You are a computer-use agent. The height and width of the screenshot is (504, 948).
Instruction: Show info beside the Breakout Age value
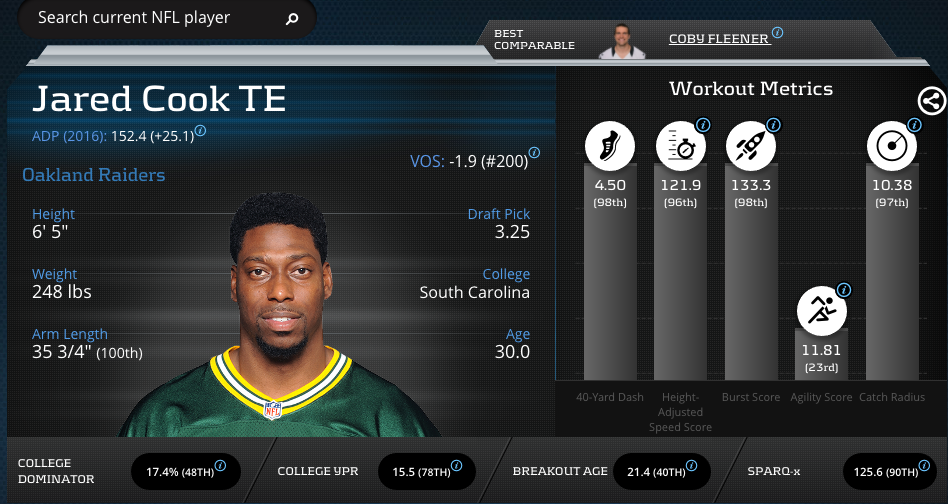pos(691,466)
